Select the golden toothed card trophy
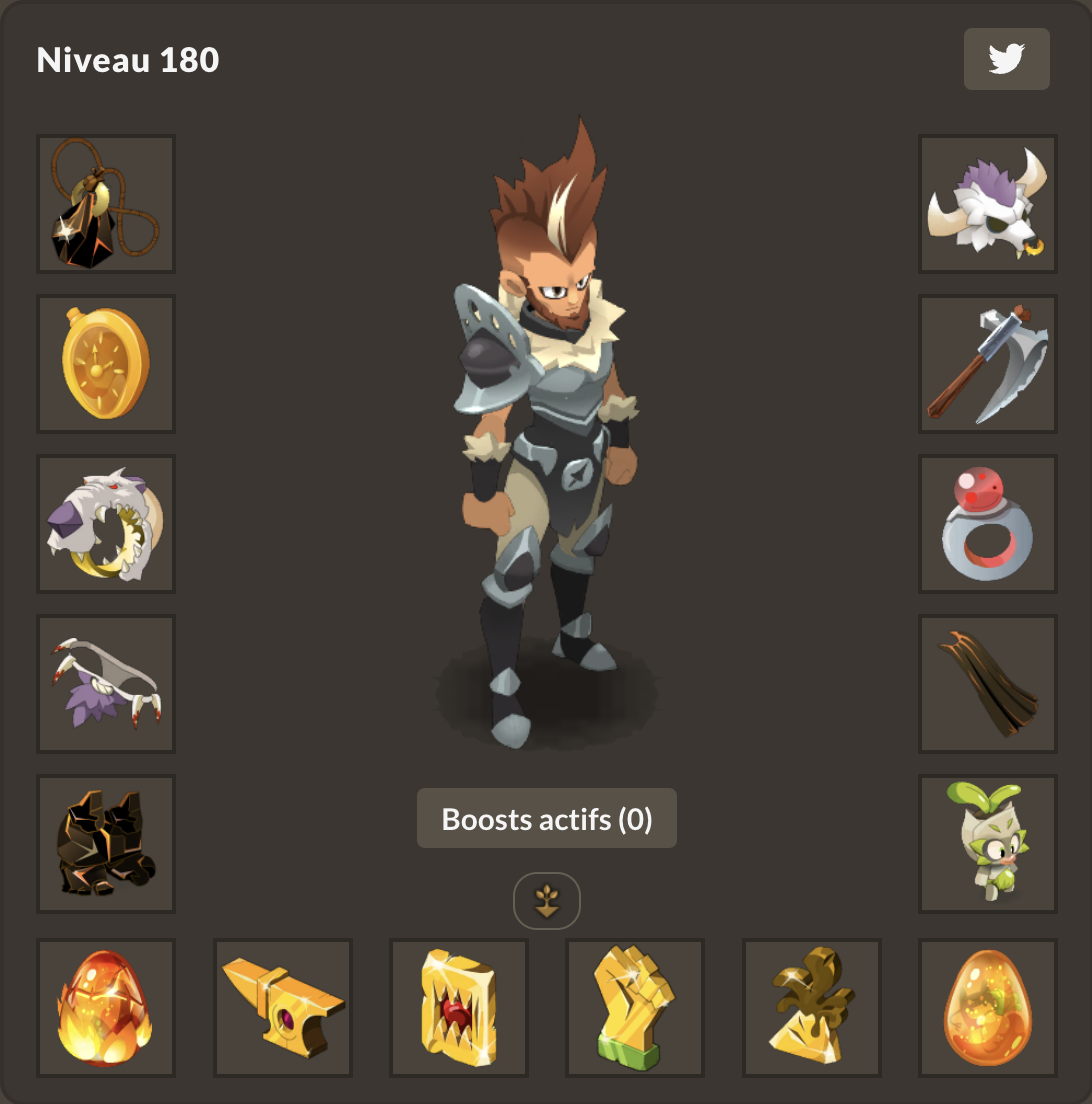 pyautogui.click(x=459, y=1008)
